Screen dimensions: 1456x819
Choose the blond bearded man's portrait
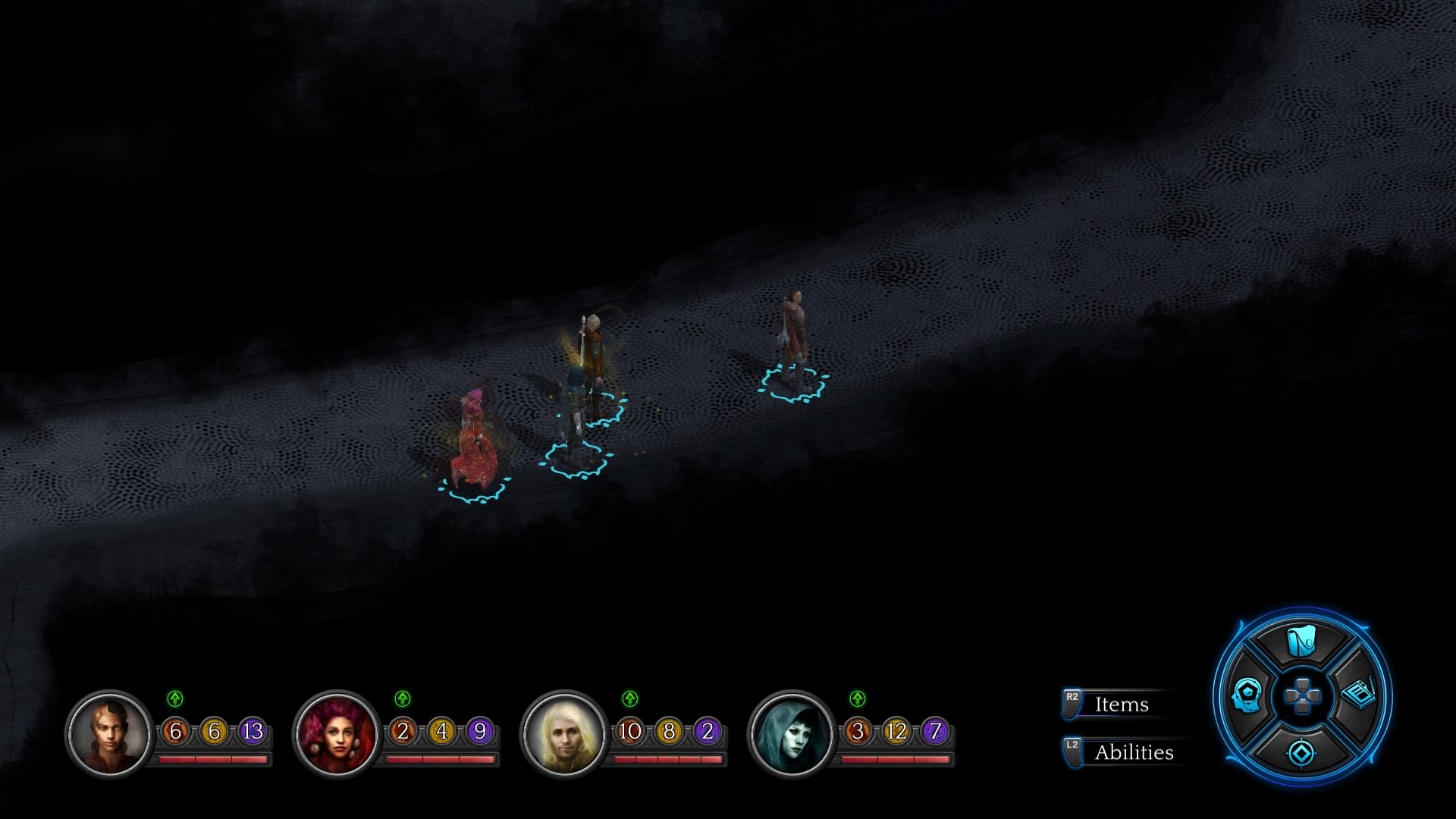[564, 734]
